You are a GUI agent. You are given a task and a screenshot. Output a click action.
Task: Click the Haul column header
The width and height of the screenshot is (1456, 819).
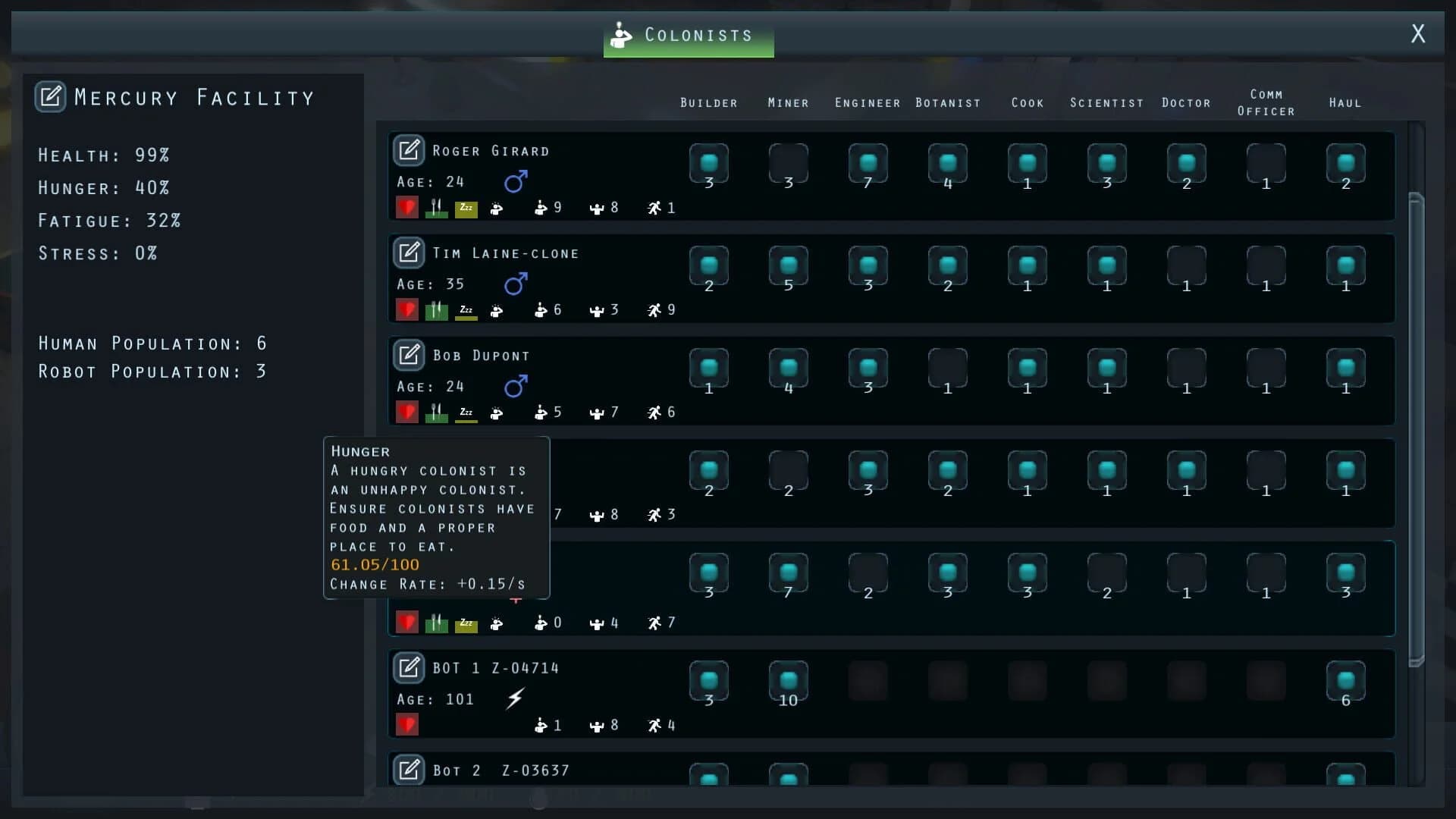(x=1344, y=102)
